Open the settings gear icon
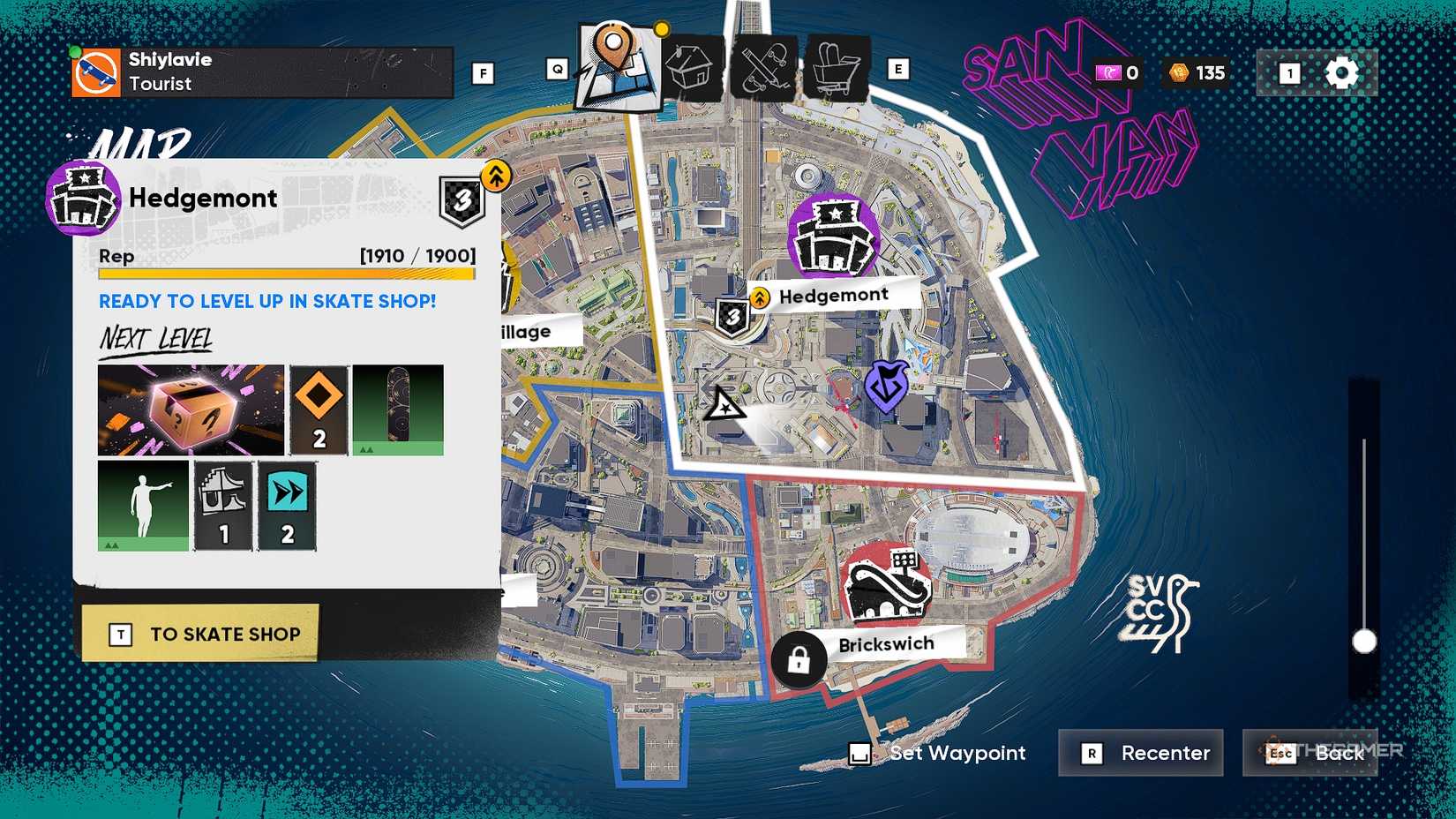 tap(1342, 73)
